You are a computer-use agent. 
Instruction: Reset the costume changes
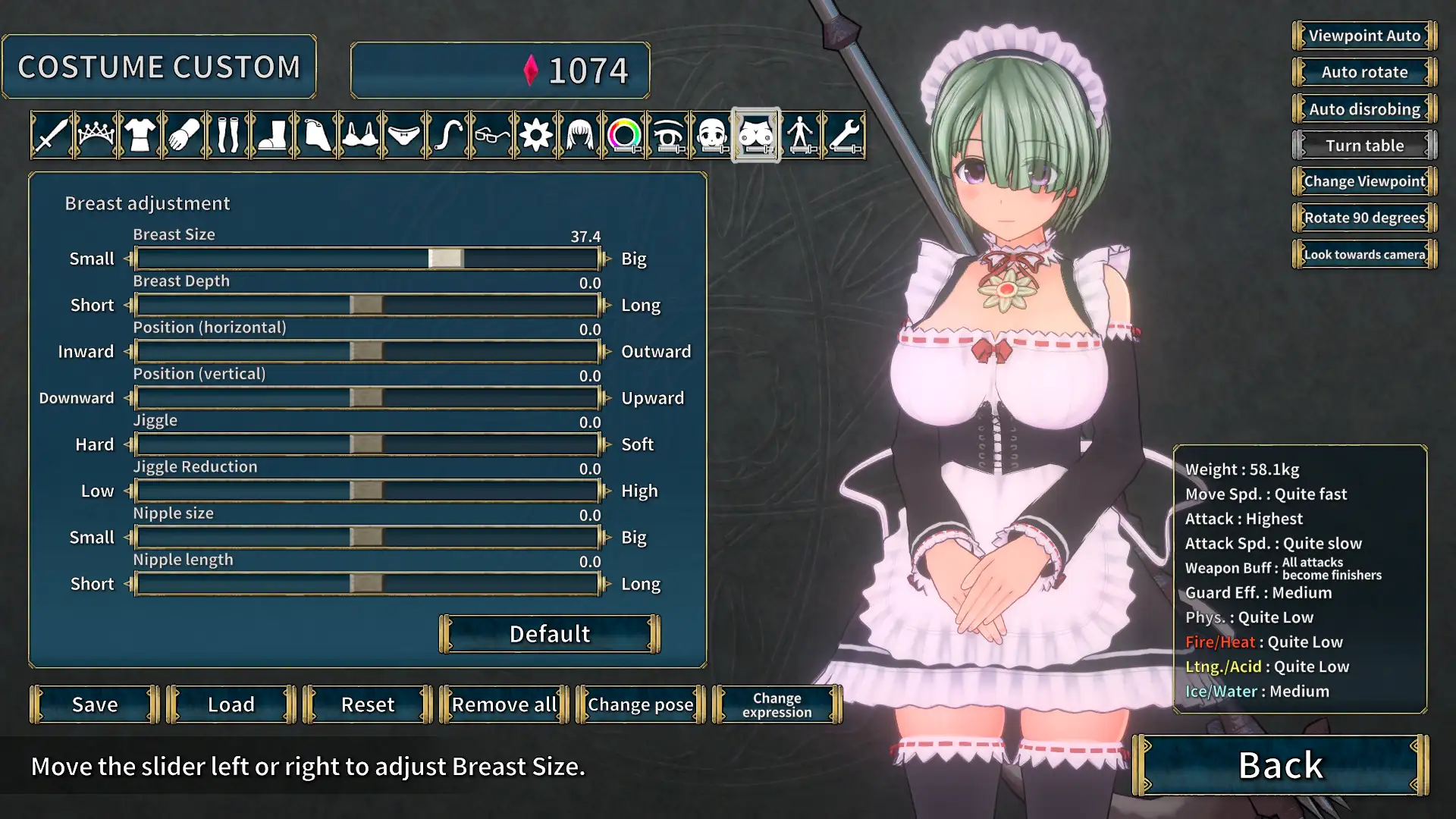(x=368, y=704)
